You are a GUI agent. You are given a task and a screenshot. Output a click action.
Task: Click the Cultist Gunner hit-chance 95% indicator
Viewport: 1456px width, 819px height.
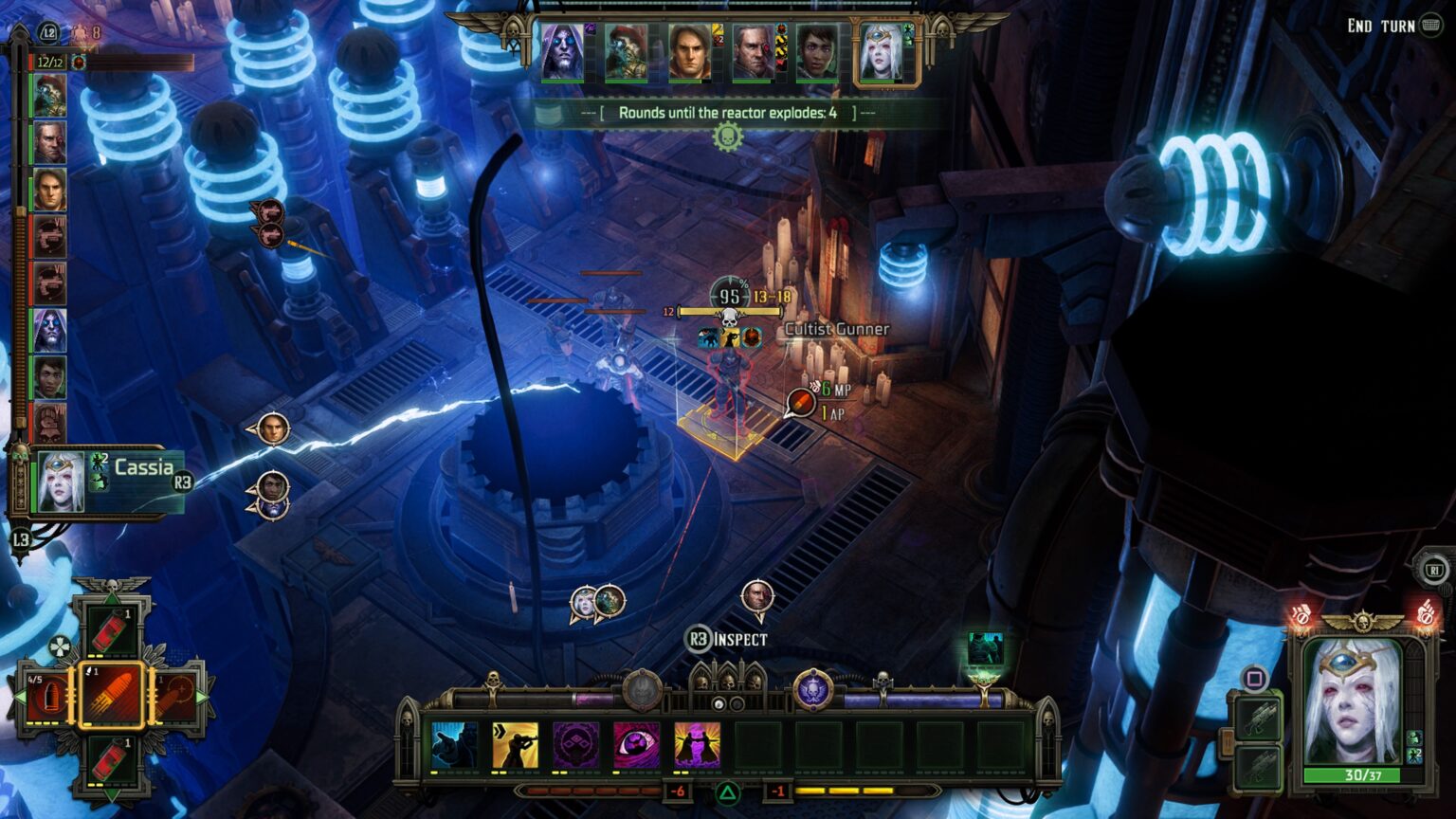pyautogui.click(x=726, y=295)
